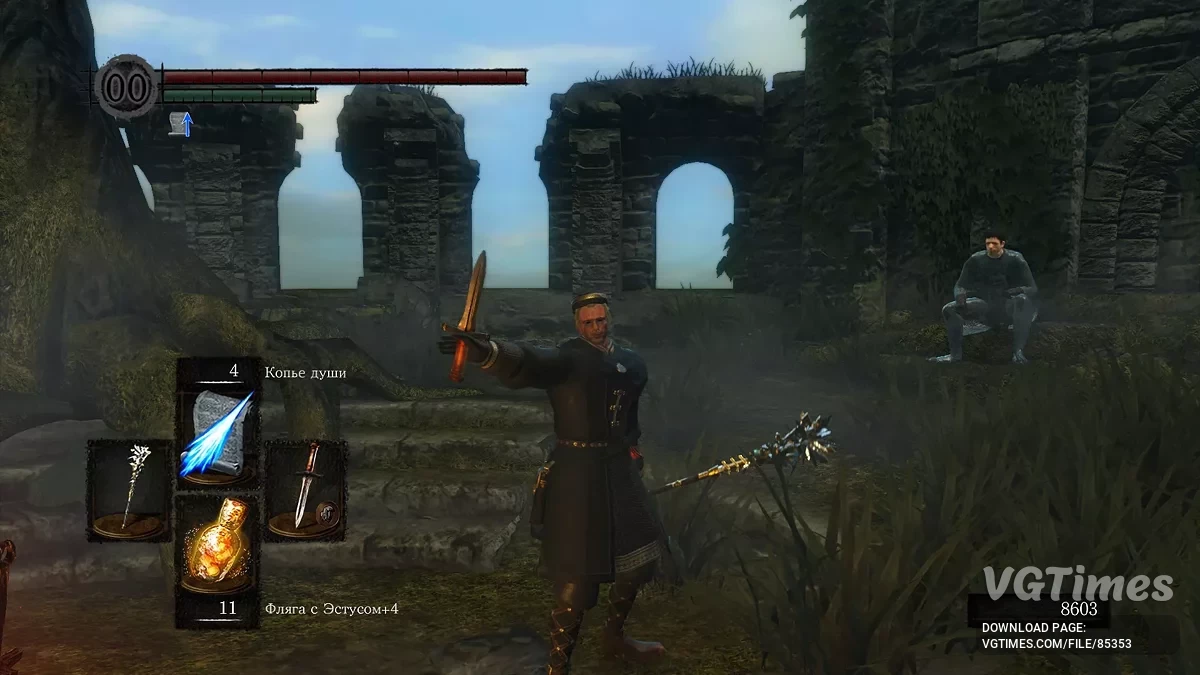Choose the left-hand catalyst staff slot
Image resolution: width=1200 pixels, height=675 pixels.
(x=130, y=490)
